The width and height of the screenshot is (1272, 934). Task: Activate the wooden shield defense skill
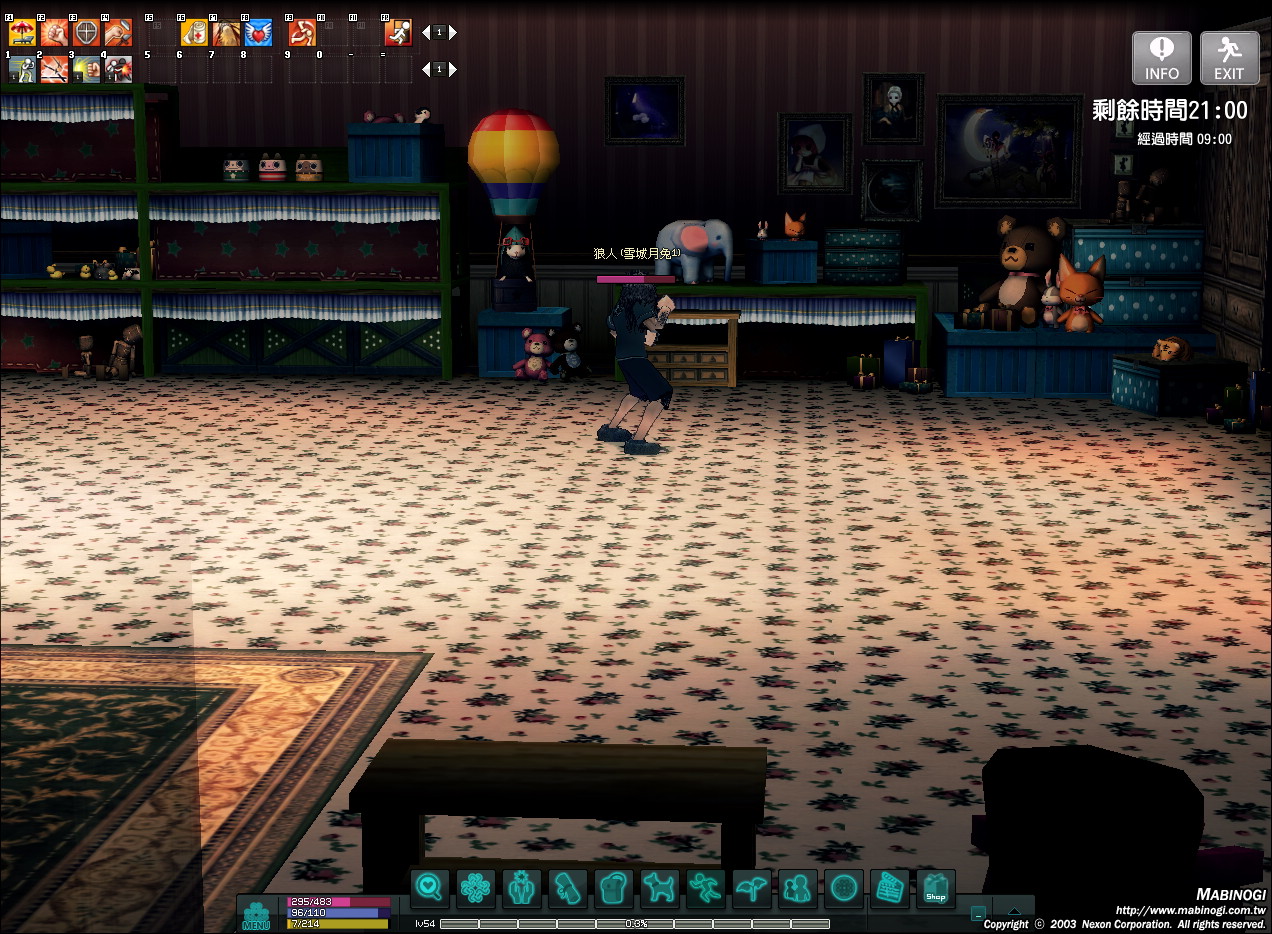pos(86,33)
